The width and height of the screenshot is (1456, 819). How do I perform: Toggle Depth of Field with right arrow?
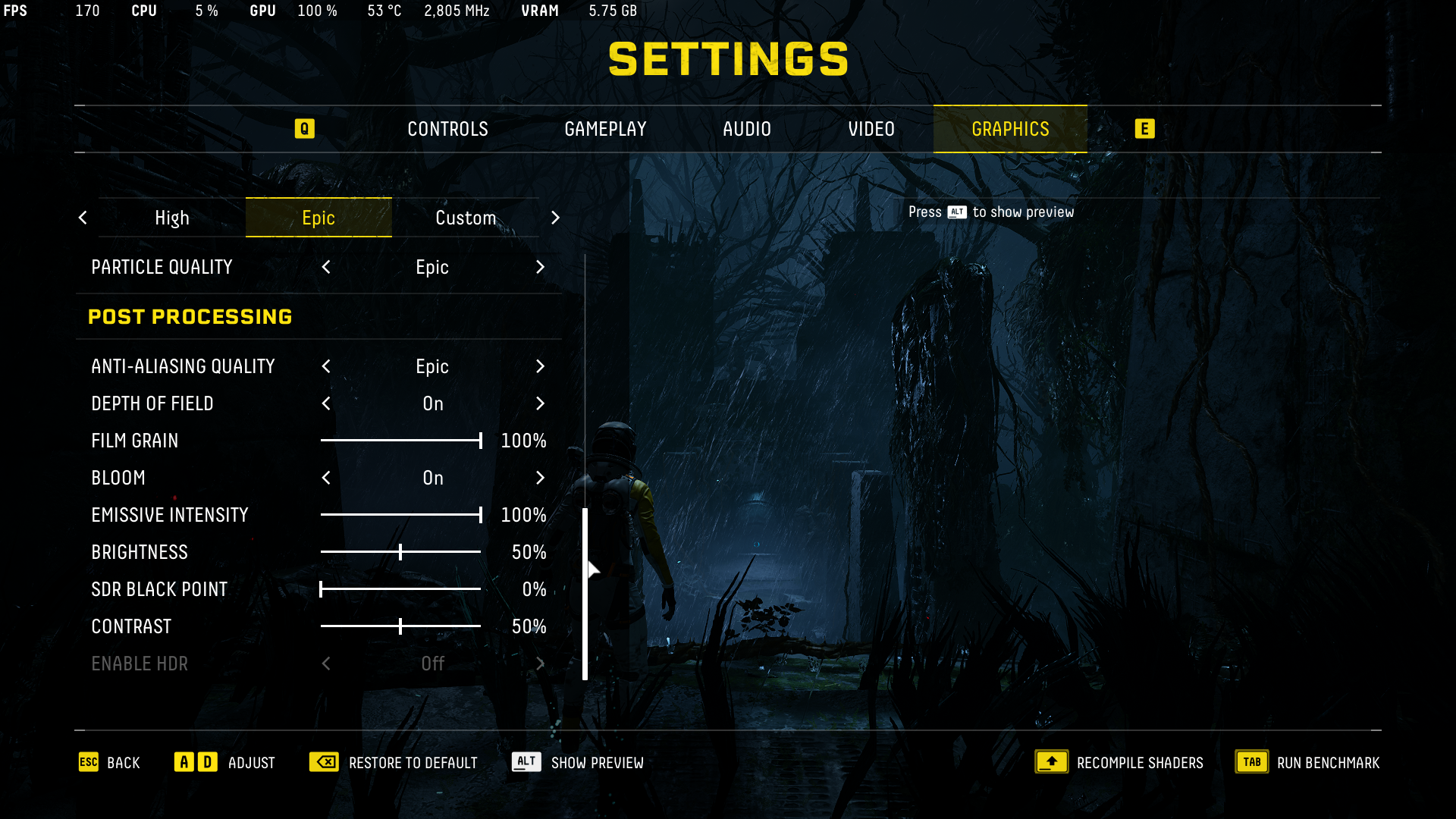pos(540,403)
